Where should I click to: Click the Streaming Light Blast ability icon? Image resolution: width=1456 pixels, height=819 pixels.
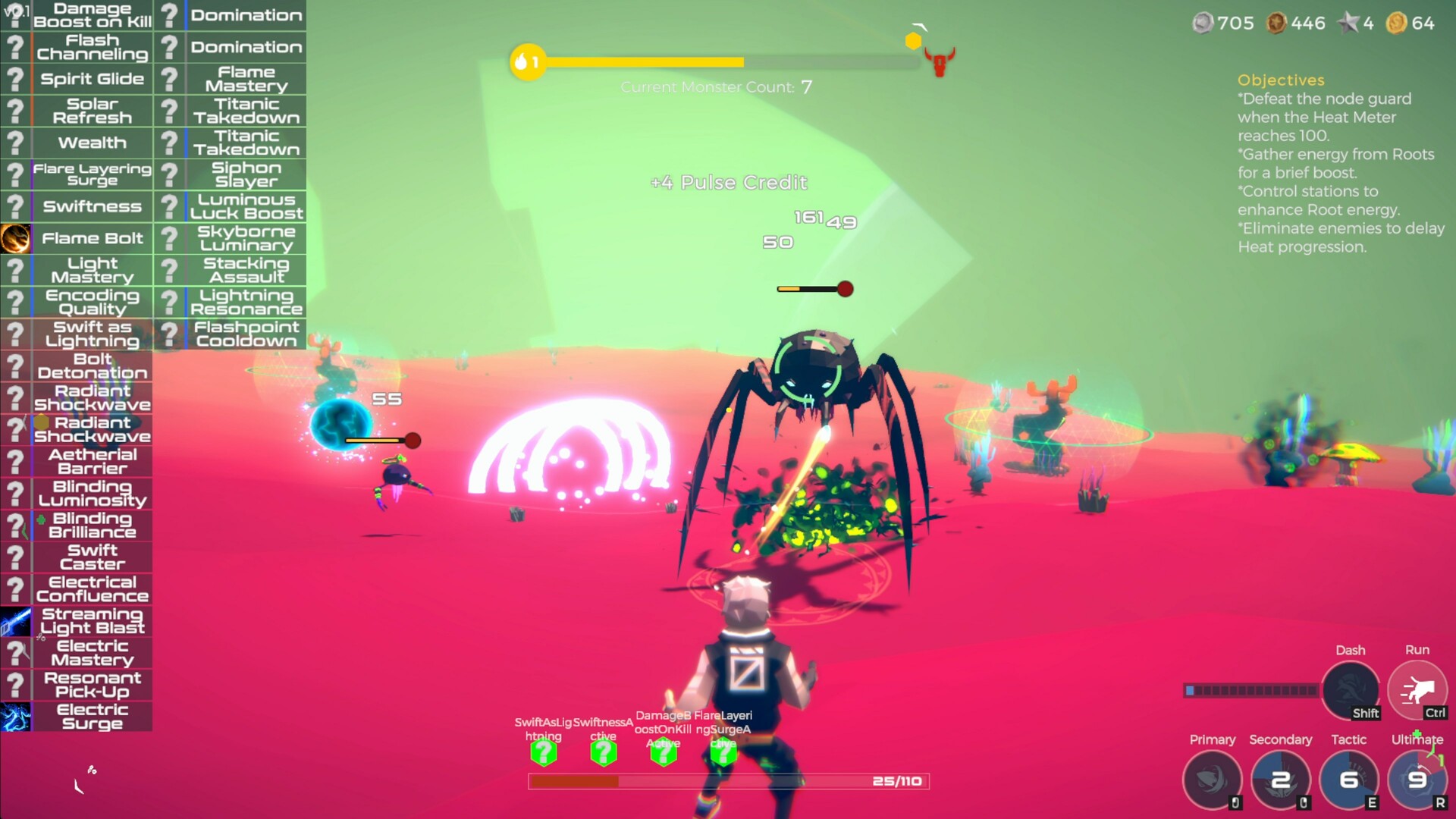(x=15, y=620)
